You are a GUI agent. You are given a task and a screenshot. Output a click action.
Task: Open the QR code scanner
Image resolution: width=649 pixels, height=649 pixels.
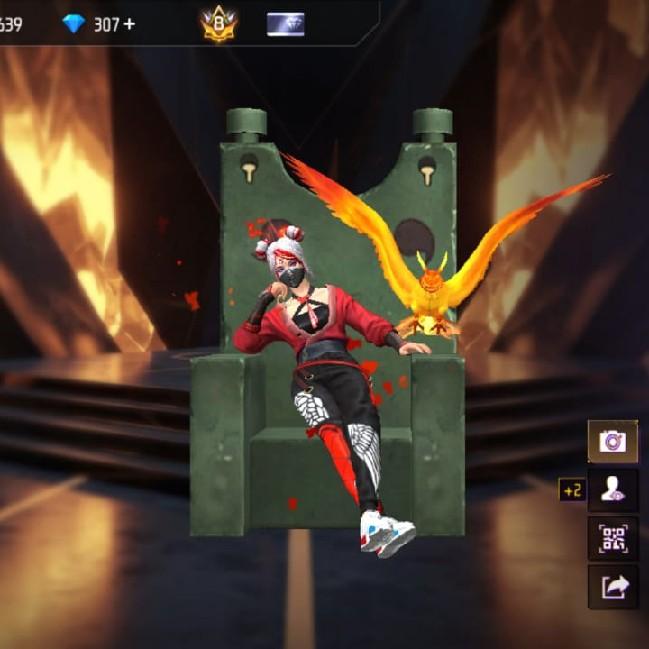click(x=612, y=539)
